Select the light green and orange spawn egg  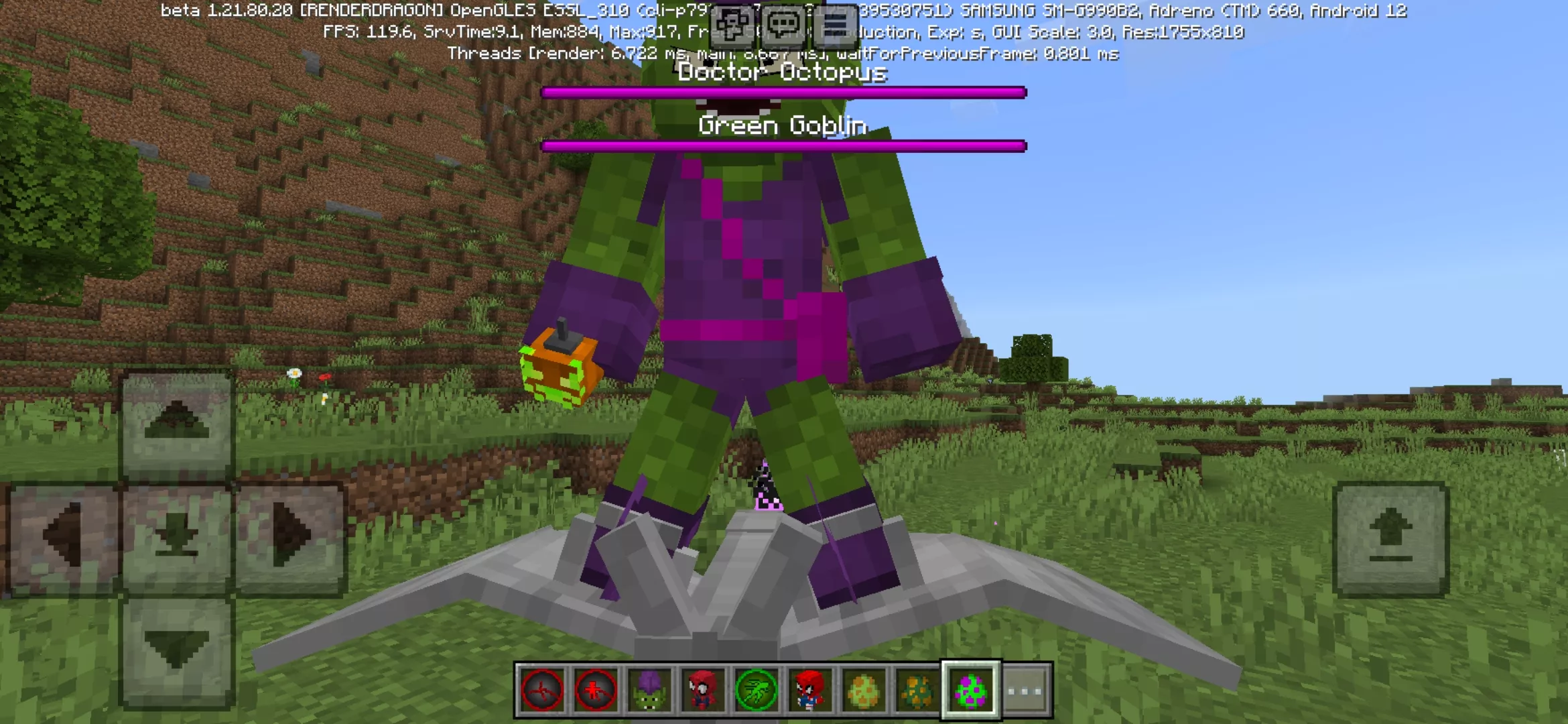(864, 690)
